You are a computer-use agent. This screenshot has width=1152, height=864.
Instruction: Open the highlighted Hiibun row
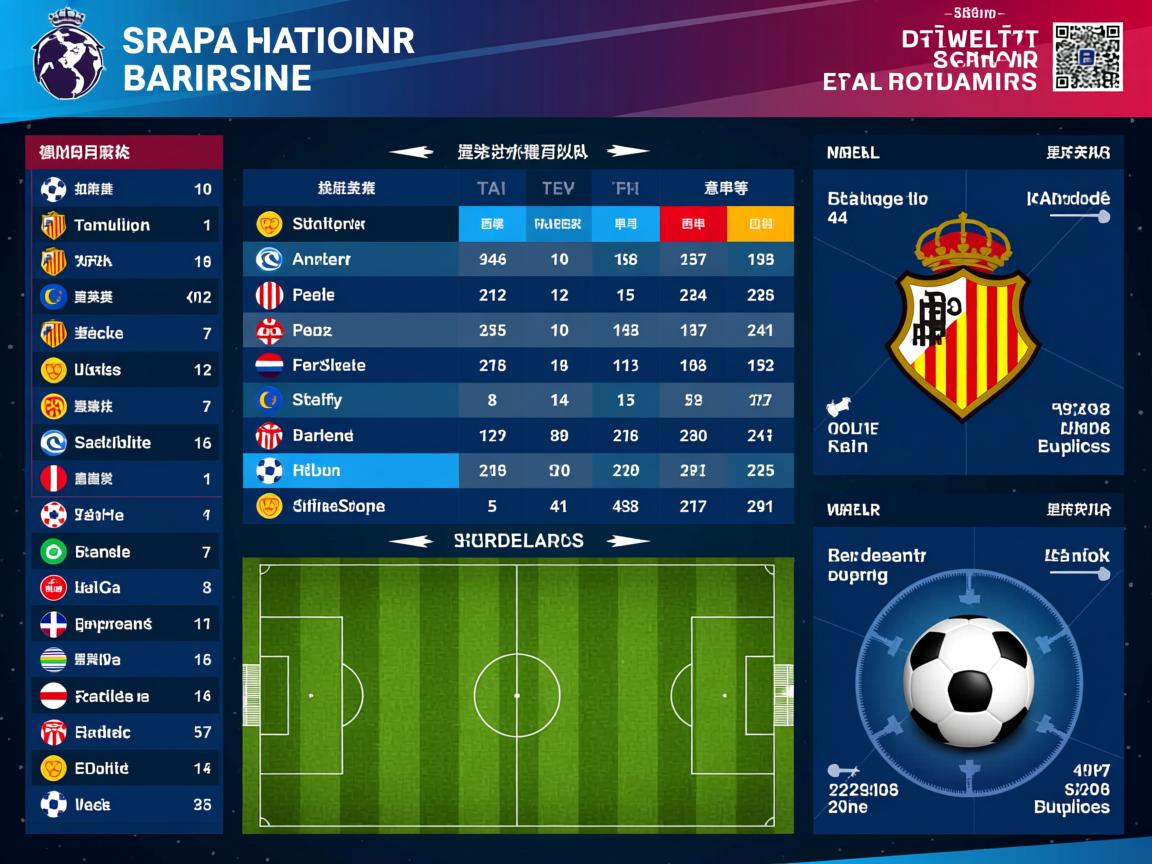518,471
